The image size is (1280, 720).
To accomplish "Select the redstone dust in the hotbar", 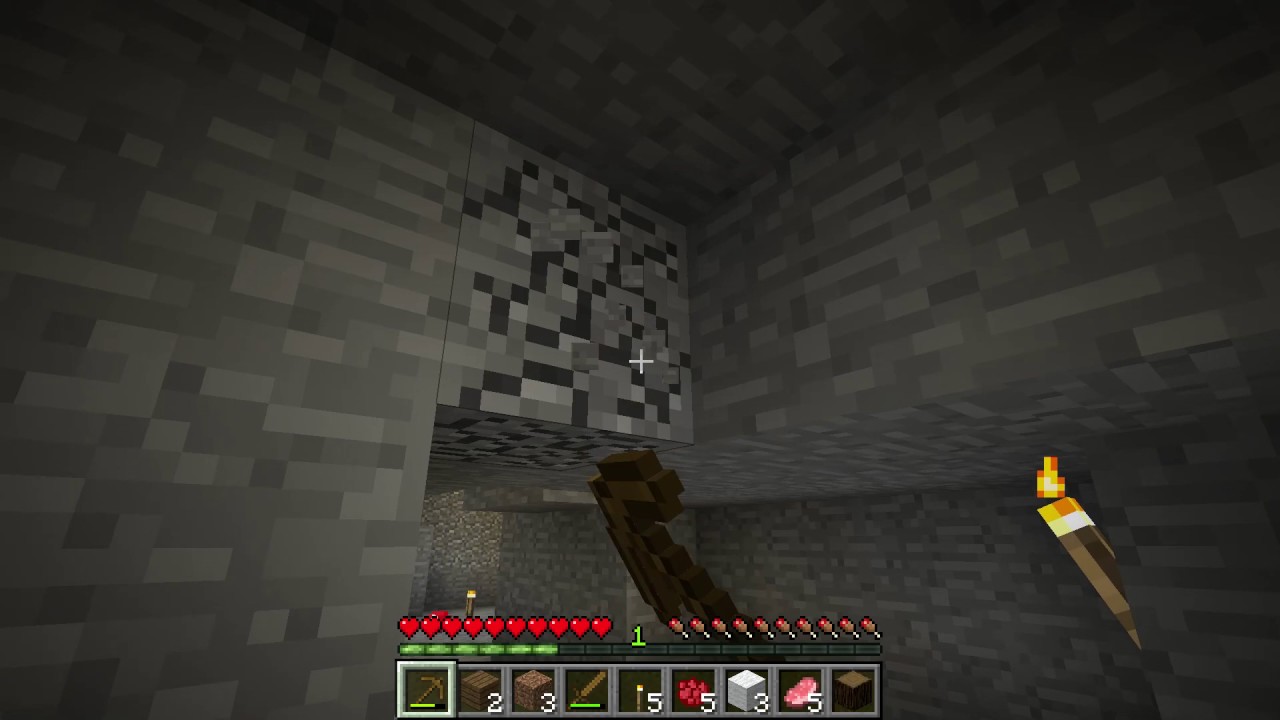I will [694, 688].
